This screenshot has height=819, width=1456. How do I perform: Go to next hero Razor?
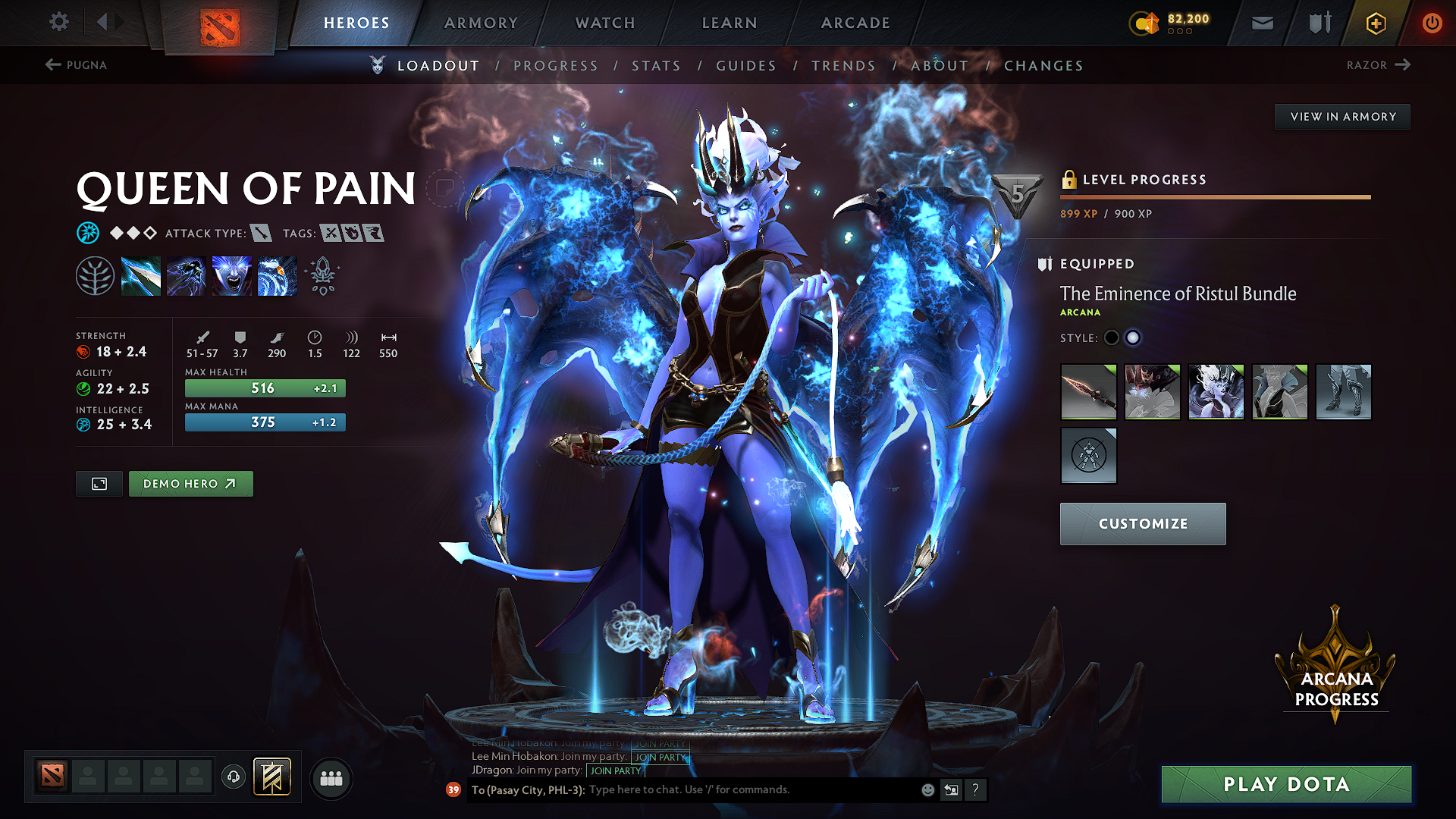(1378, 65)
